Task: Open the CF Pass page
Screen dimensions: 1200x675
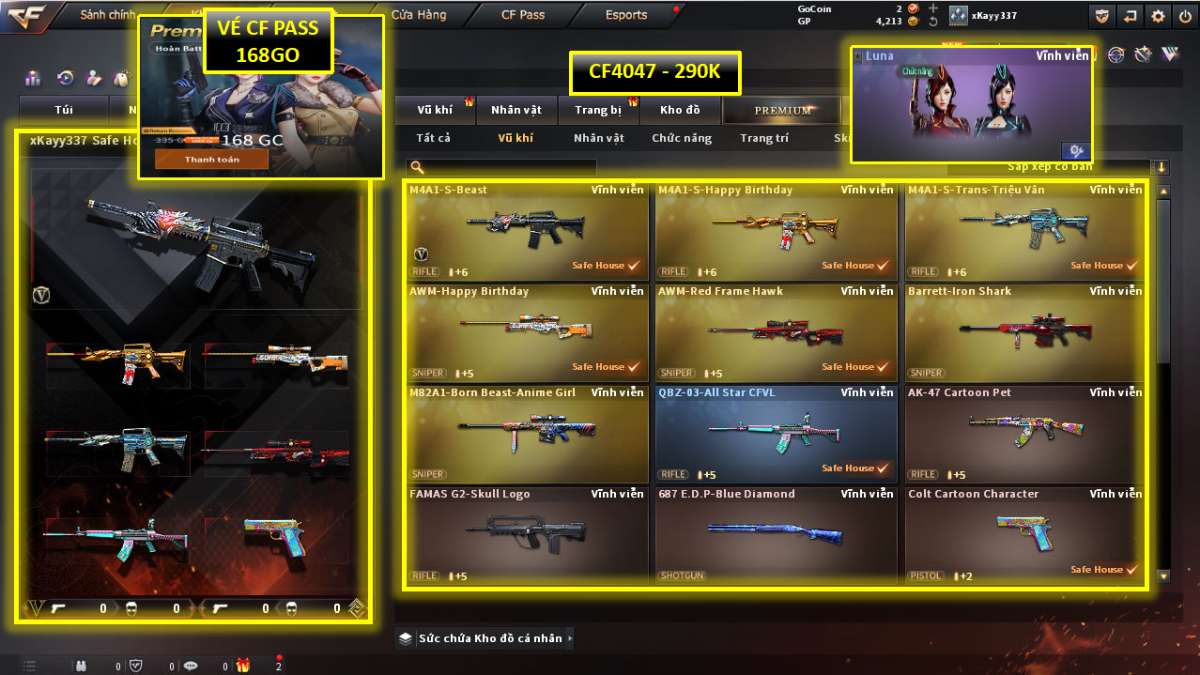Action: click(523, 15)
